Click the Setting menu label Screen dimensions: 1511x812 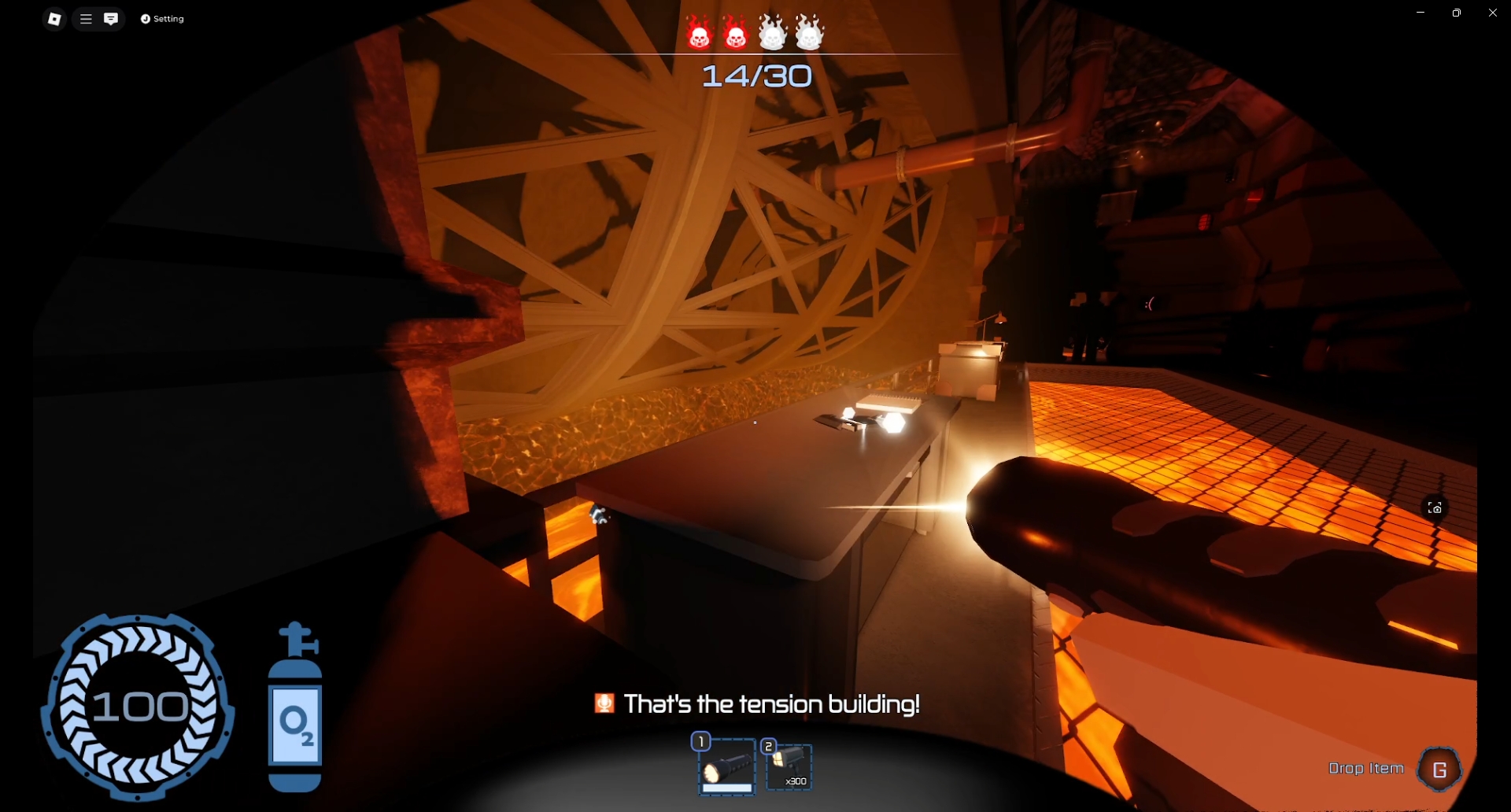[167, 18]
